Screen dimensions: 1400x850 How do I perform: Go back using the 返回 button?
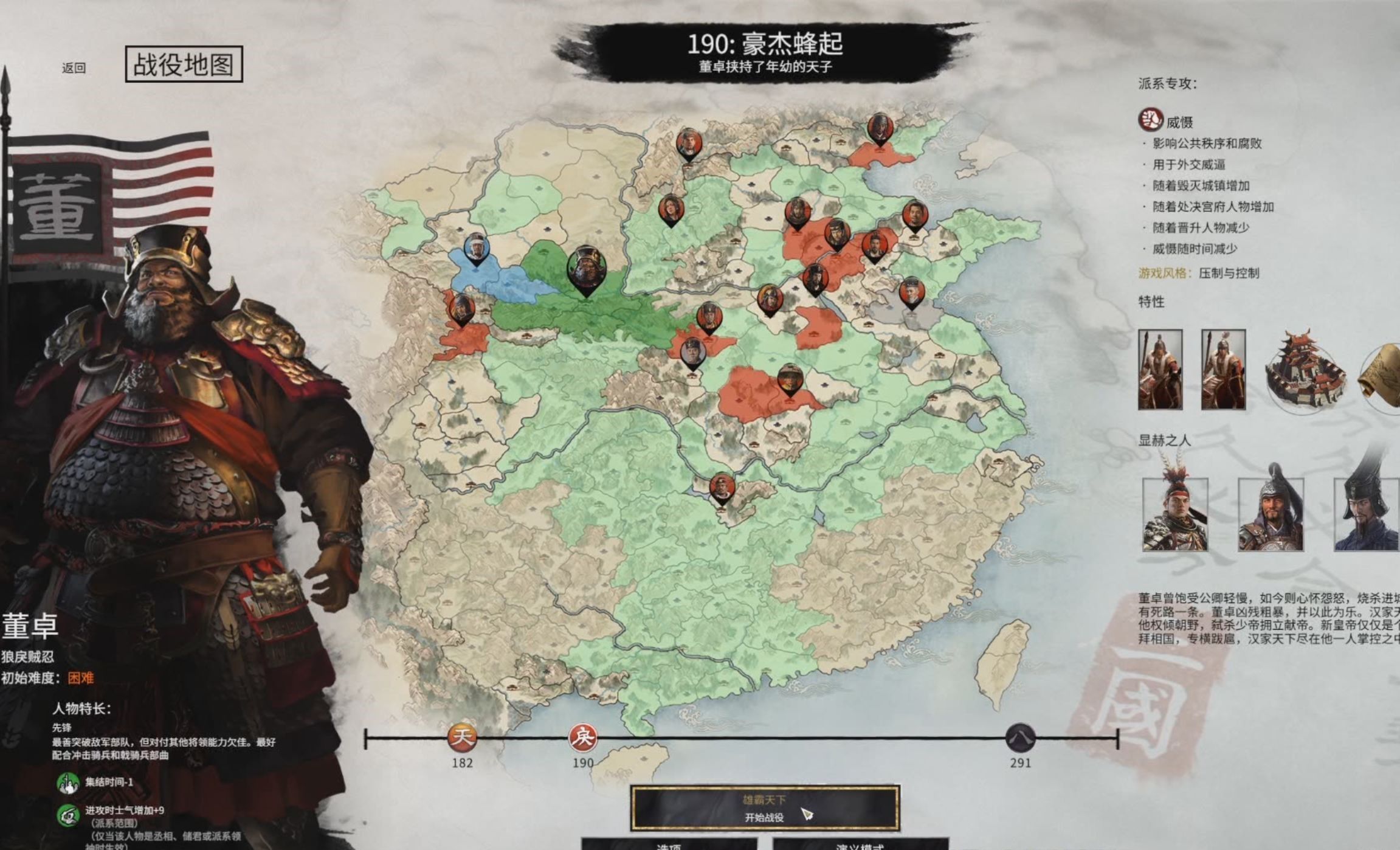click(74, 68)
